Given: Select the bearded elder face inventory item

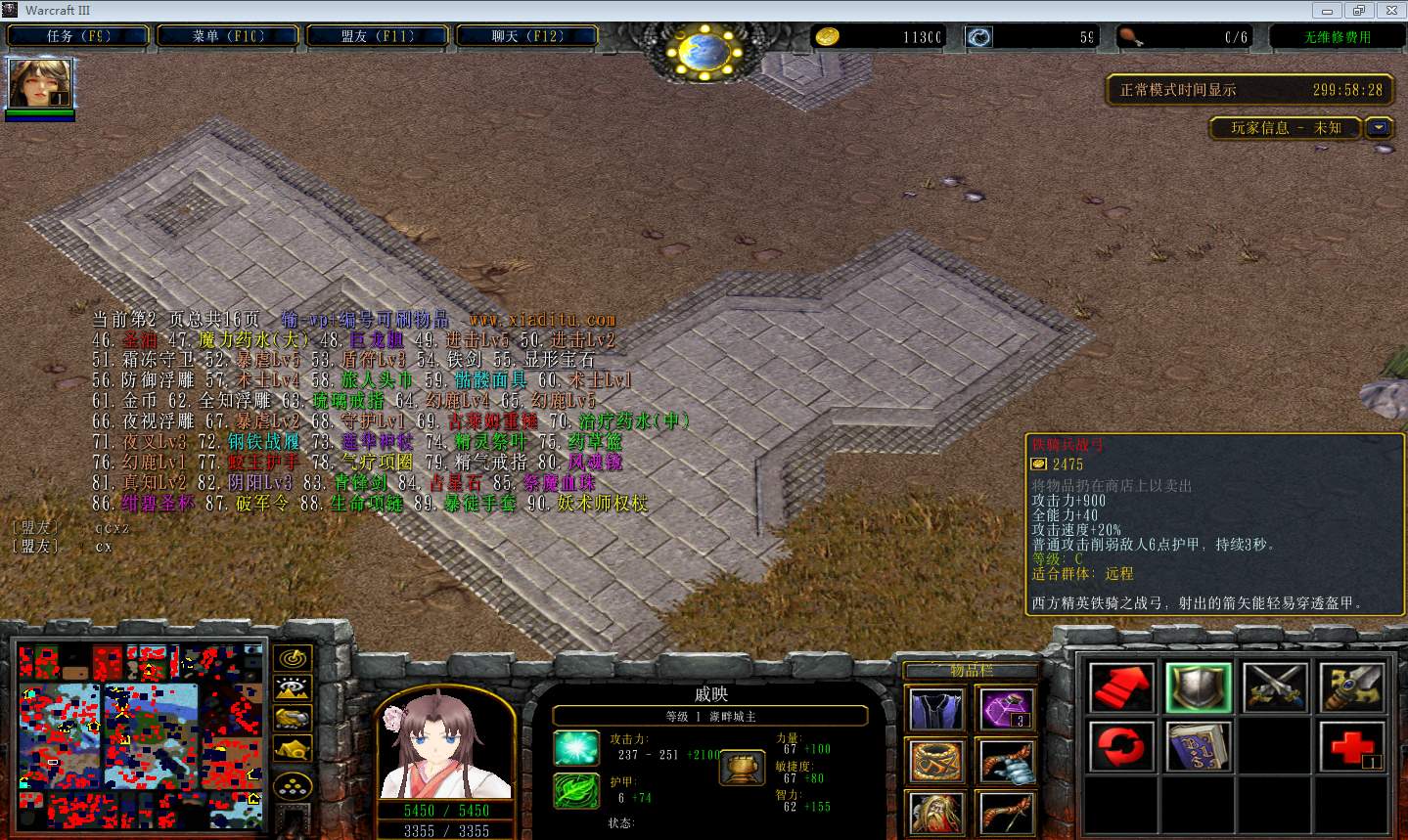Looking at the screenshot, I should point(936,813).
